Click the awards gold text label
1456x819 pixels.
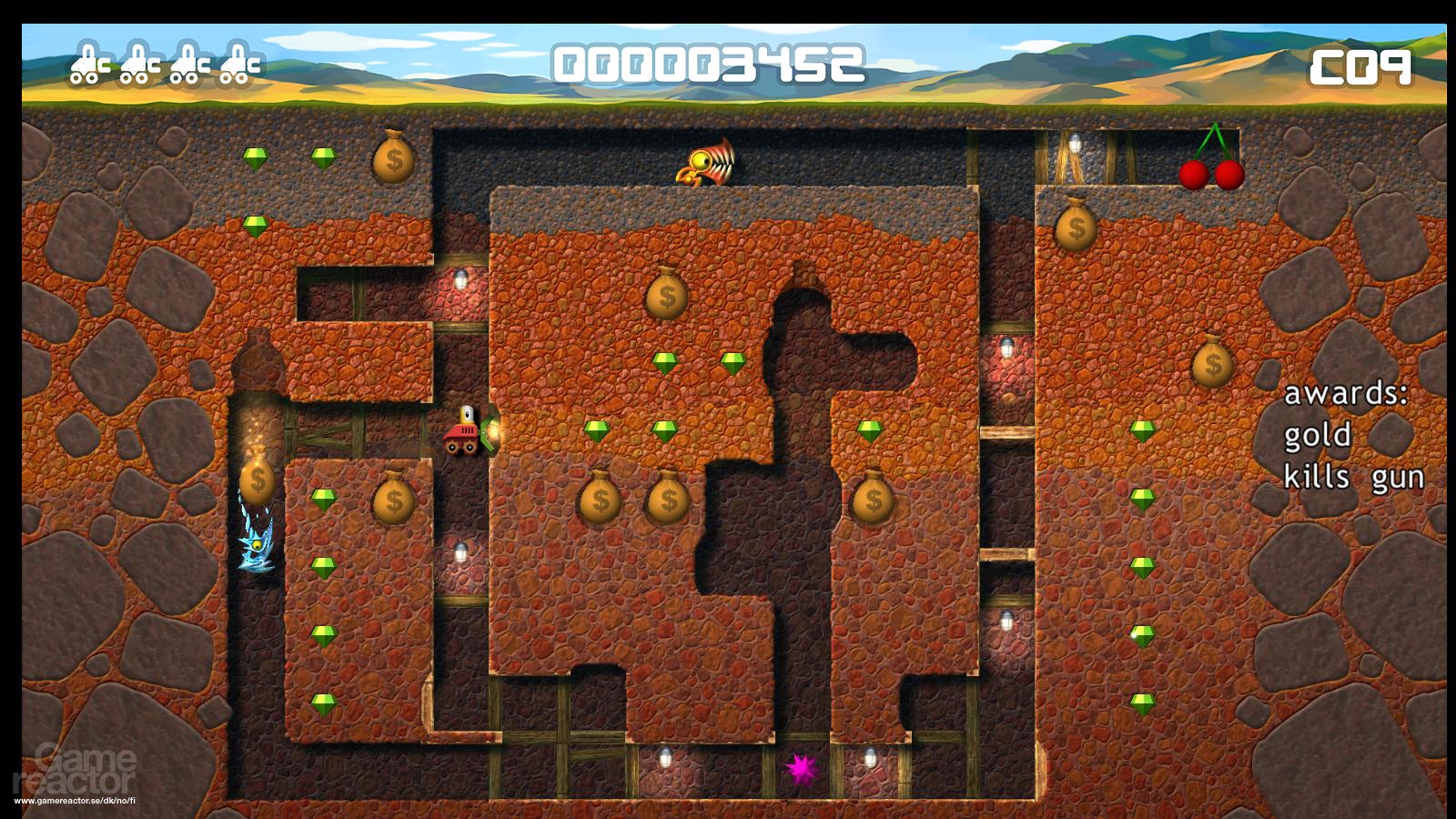(1319, 435)
